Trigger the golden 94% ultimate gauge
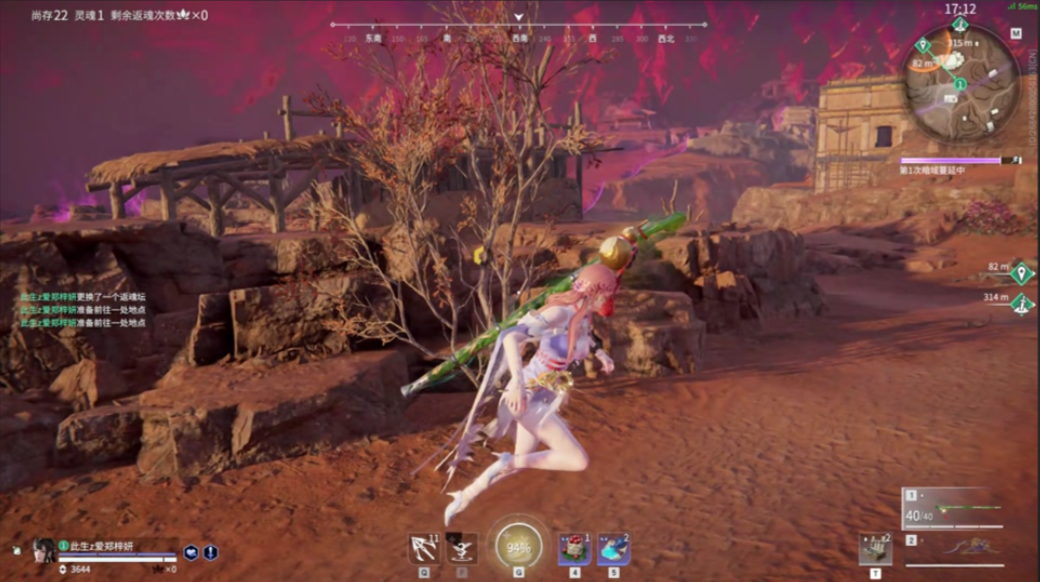This screenshot has height=582, width=1040. pyautogui.click(x=518, y=547)
